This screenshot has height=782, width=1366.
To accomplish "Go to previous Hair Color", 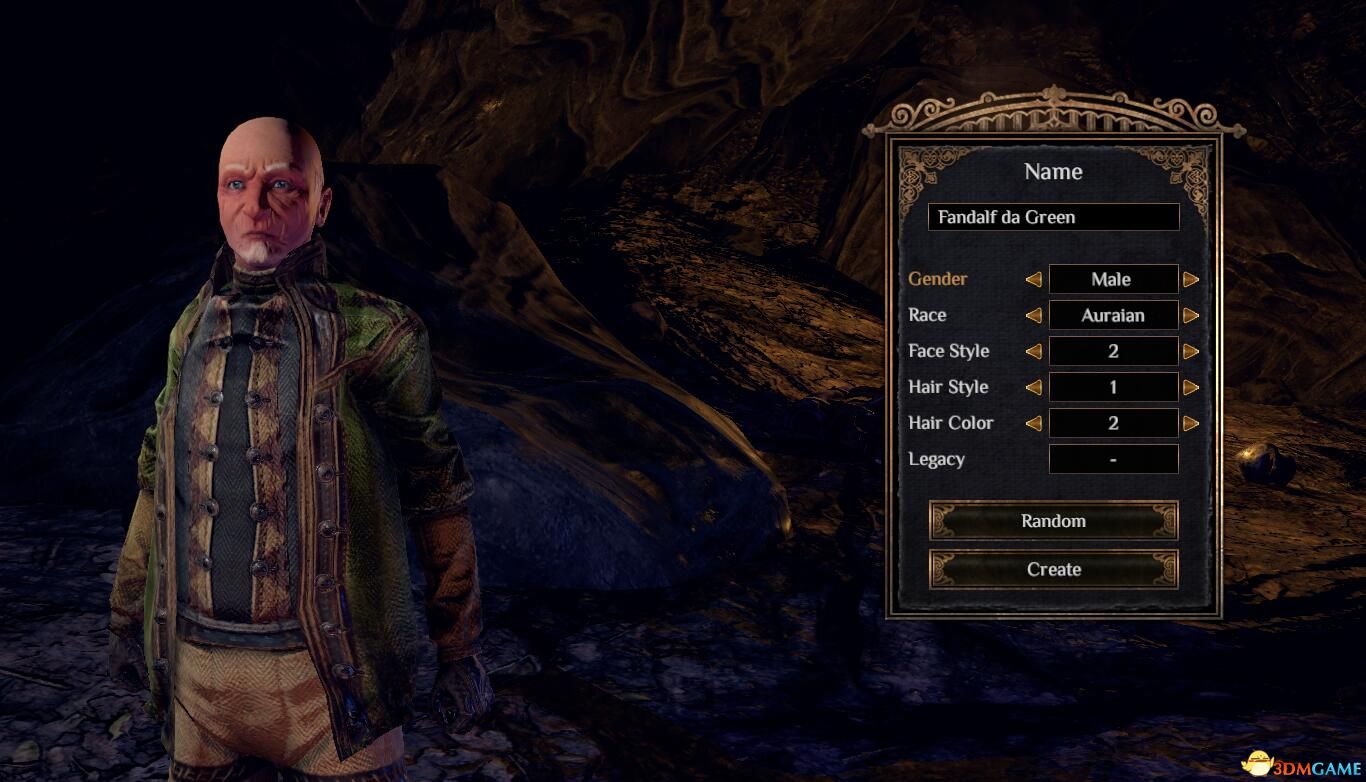I will (1034, 424).
